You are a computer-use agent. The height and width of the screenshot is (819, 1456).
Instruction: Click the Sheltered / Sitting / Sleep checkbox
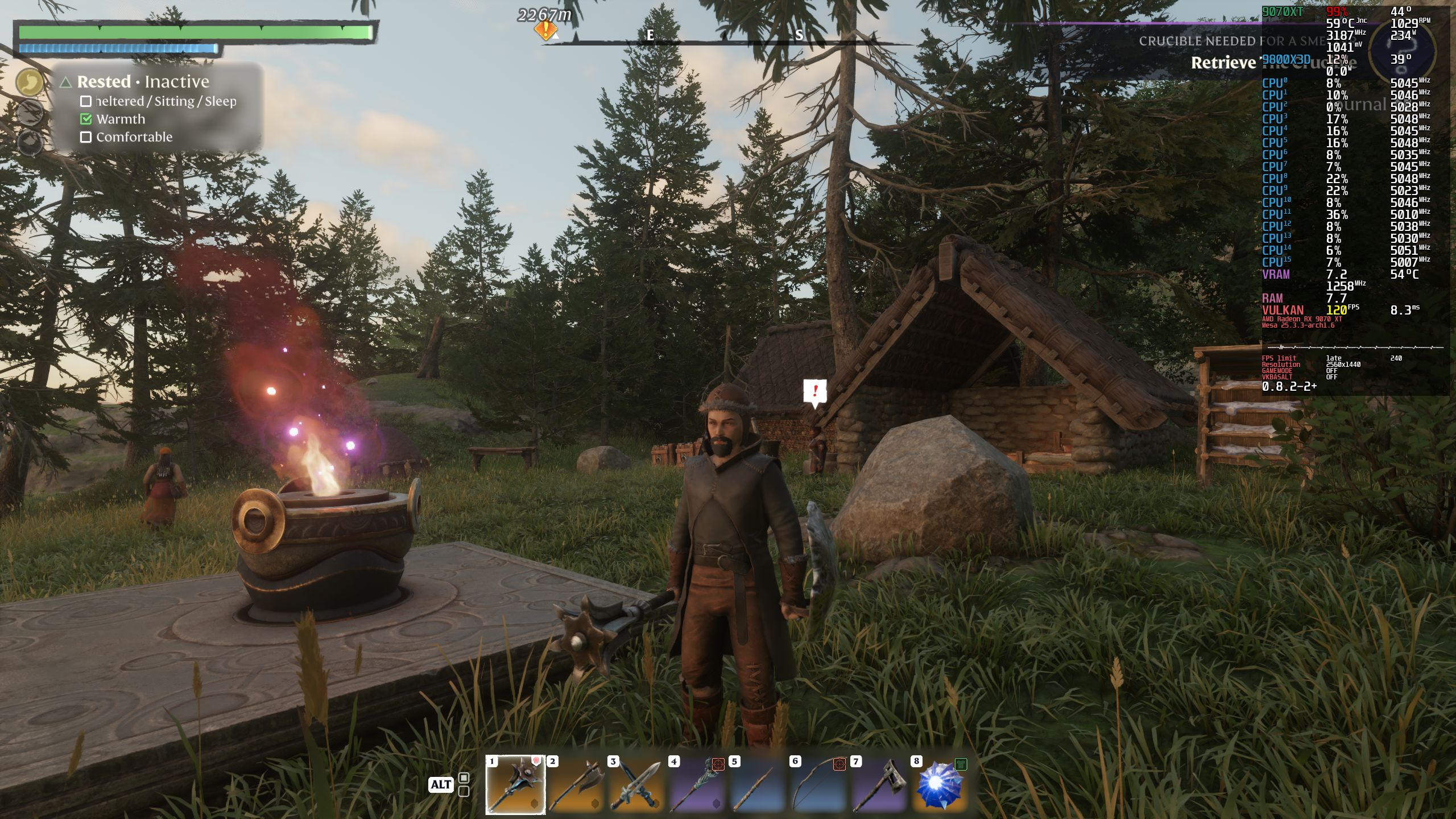pyautogui.click(x=86, y=101)
